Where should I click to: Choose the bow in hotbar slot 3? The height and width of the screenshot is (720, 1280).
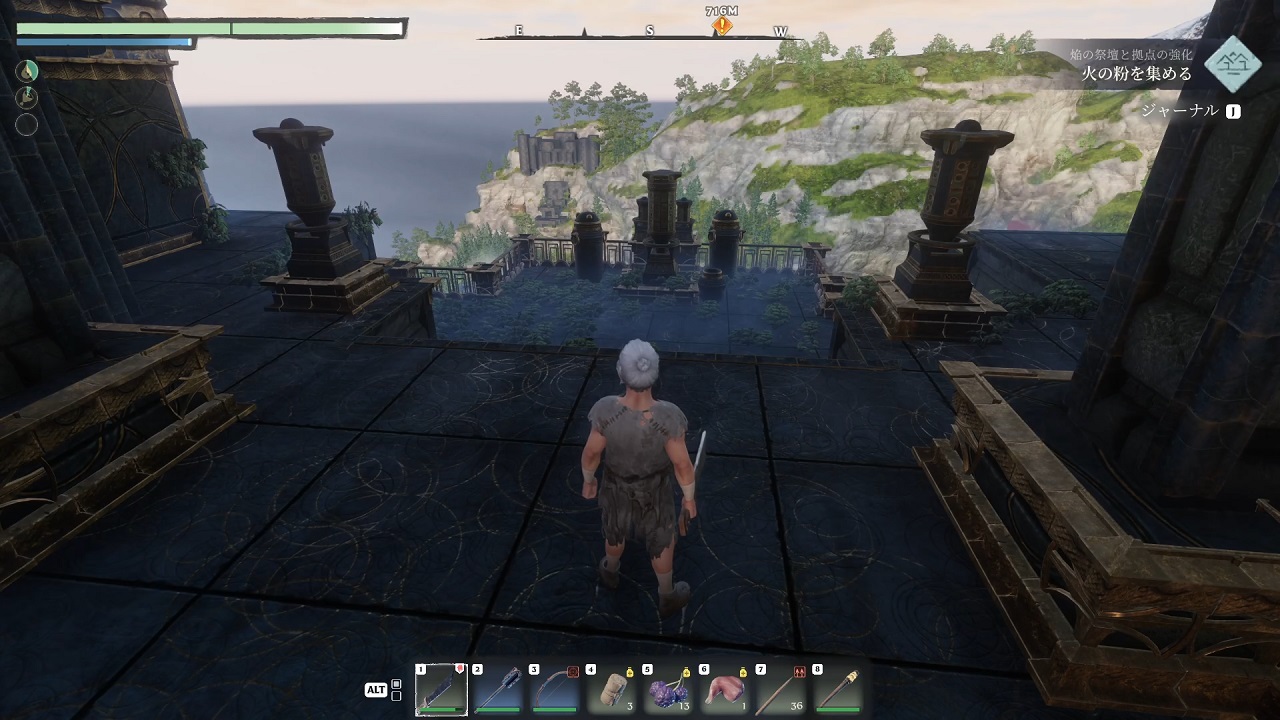pos(554,688)
